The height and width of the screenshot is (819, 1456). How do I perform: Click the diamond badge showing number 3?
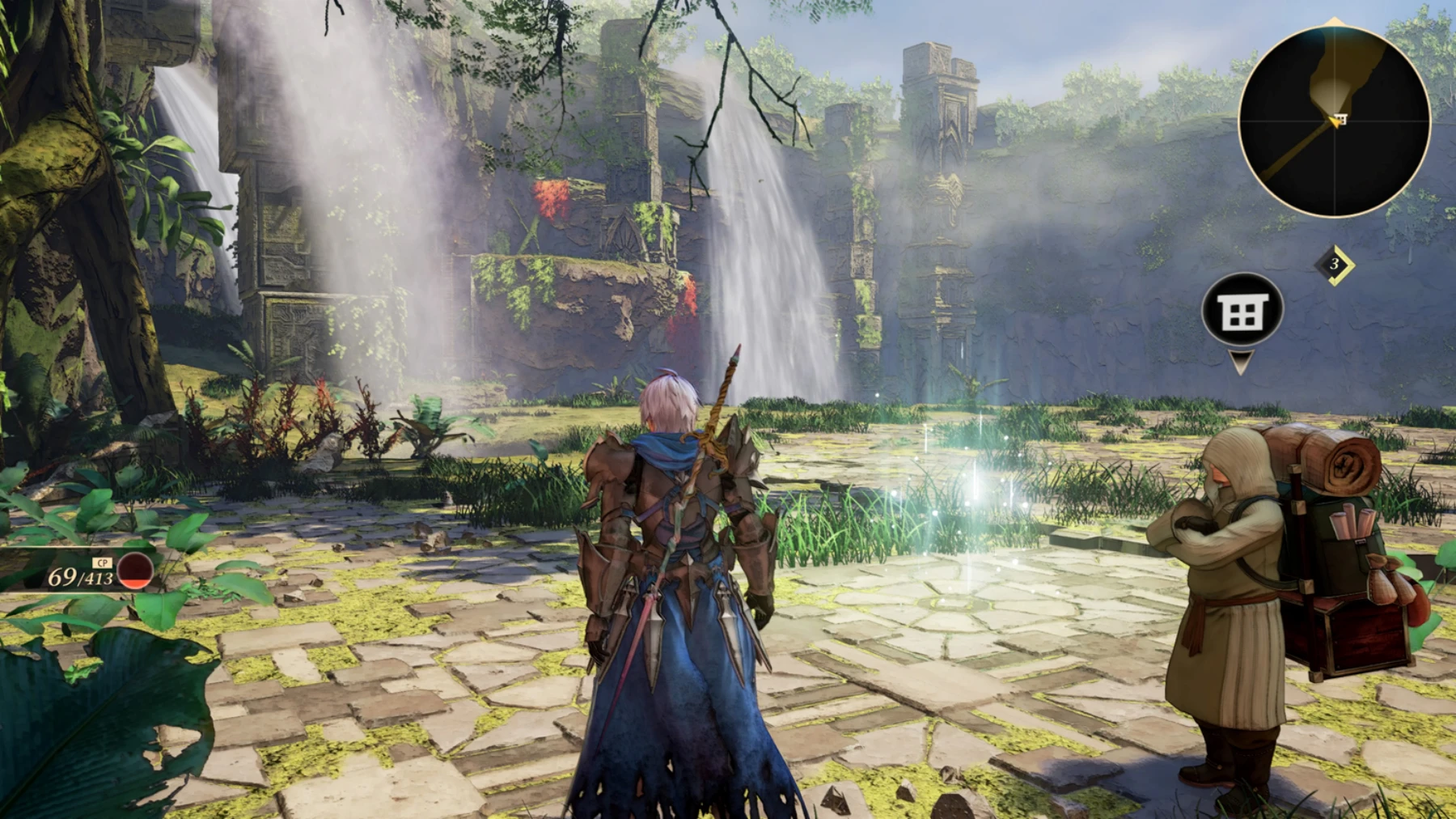1334,264
